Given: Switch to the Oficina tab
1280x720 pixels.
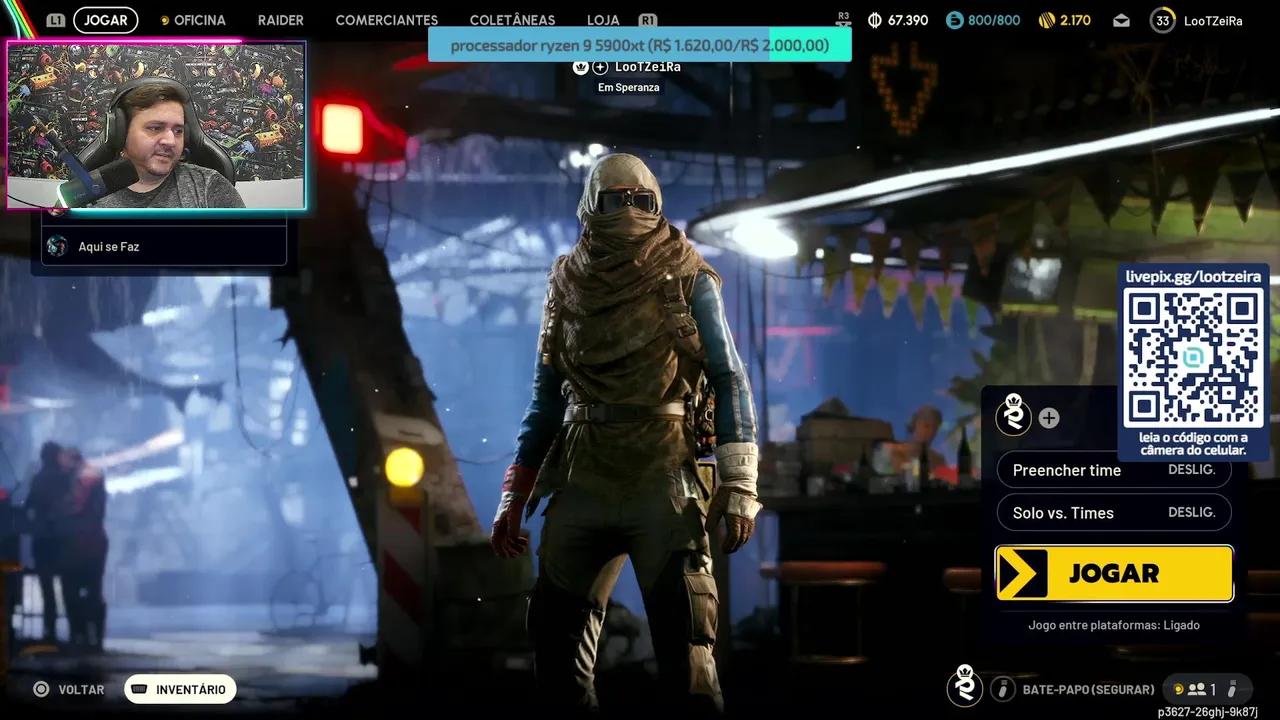Looking at the screenshot, I should [x=199, y=20].
